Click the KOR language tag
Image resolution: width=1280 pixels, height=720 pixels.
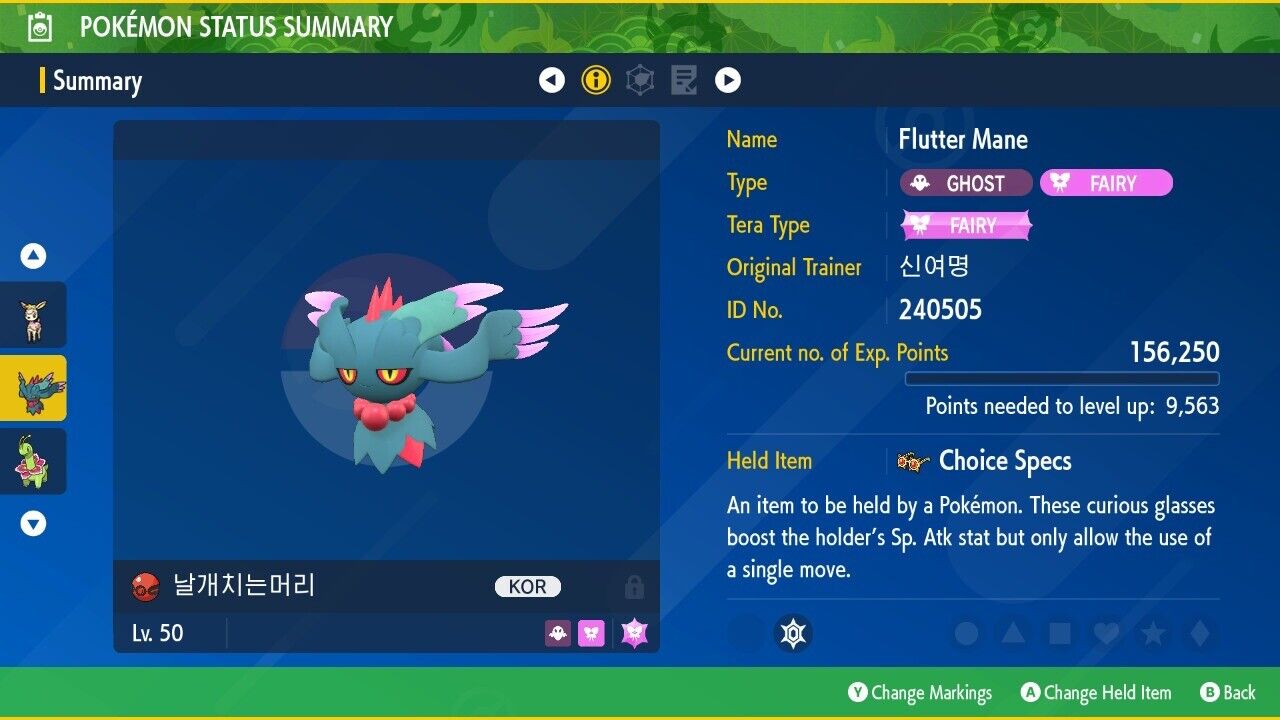pyautogui.click(x=528, y=587)
